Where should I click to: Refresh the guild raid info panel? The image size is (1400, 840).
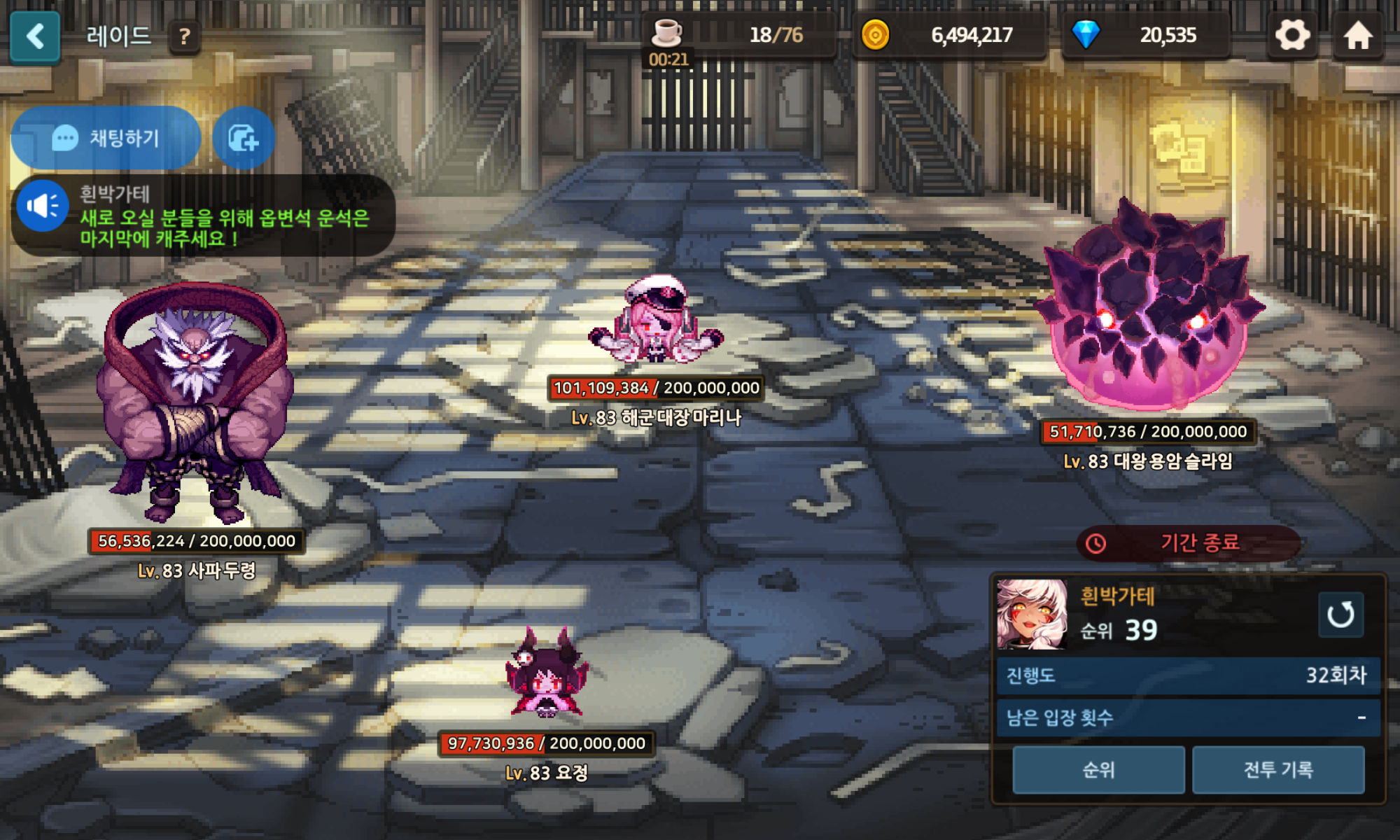pos(1340,615)
